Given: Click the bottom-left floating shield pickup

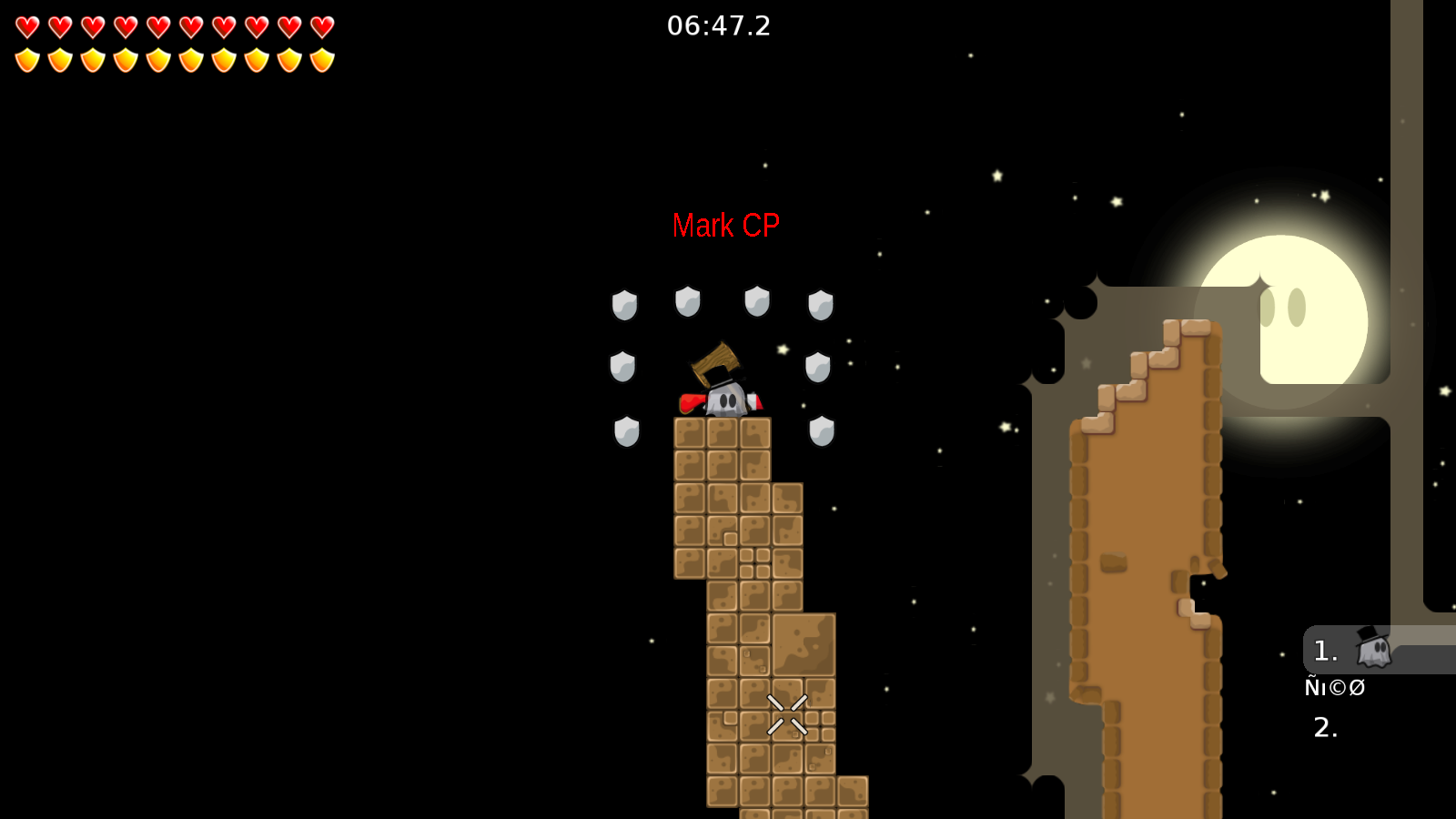Looking at the screenshot, I should coord(627,430).
